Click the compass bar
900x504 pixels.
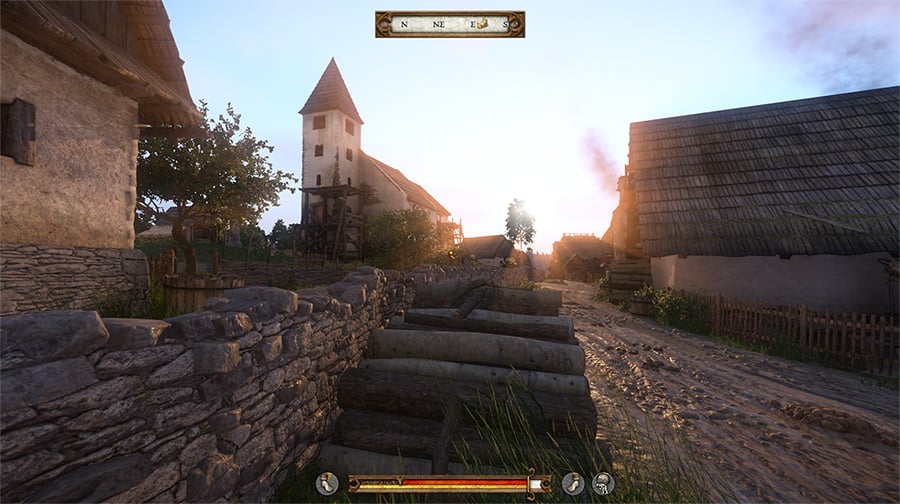(x=449, y=24)
